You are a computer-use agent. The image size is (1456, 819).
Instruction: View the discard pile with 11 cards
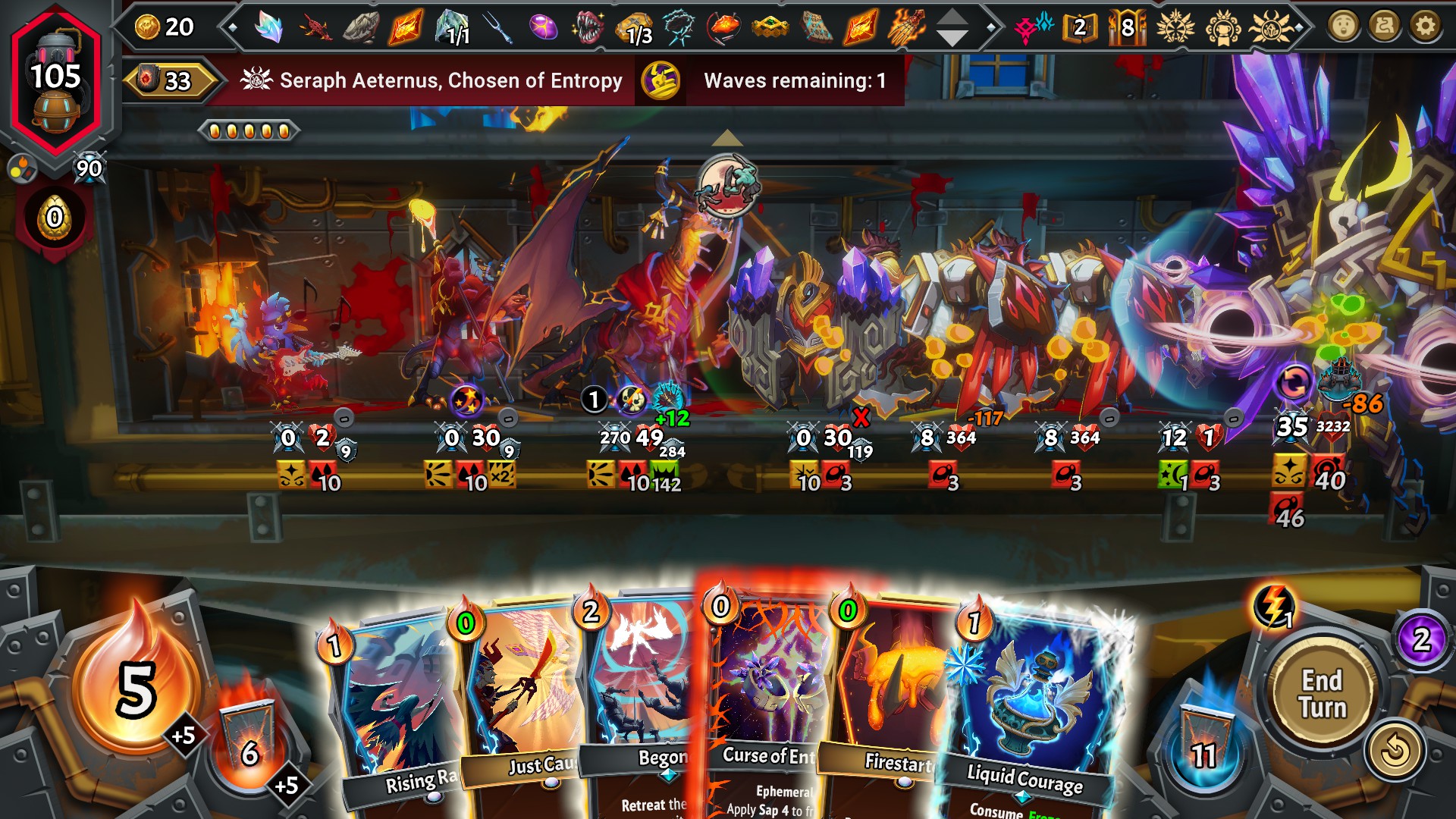(1203, 743)
